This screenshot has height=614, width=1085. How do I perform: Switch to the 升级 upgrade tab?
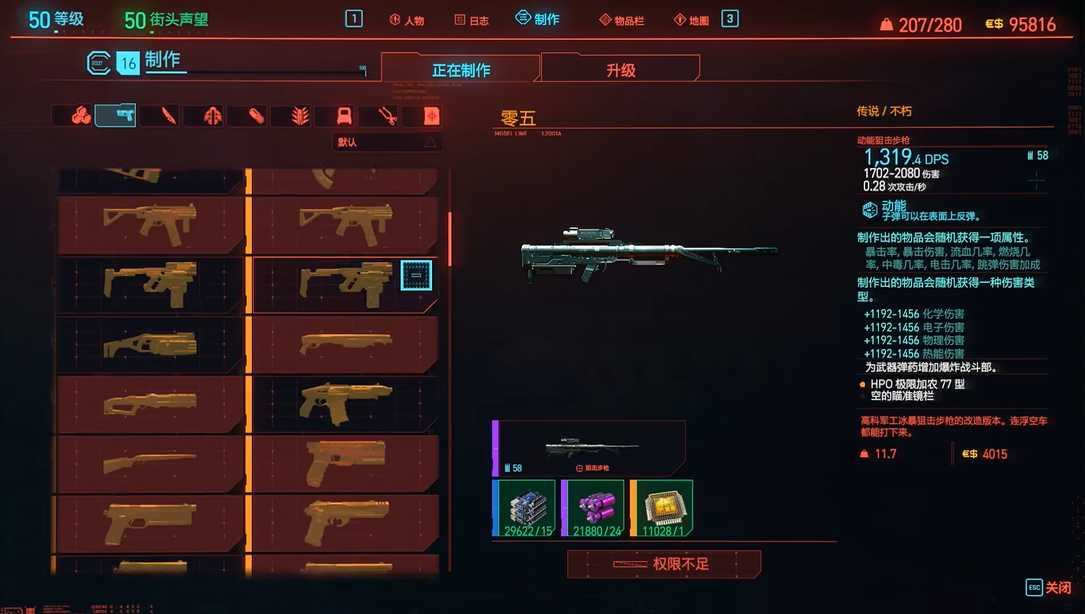click(x=620, y=70)
